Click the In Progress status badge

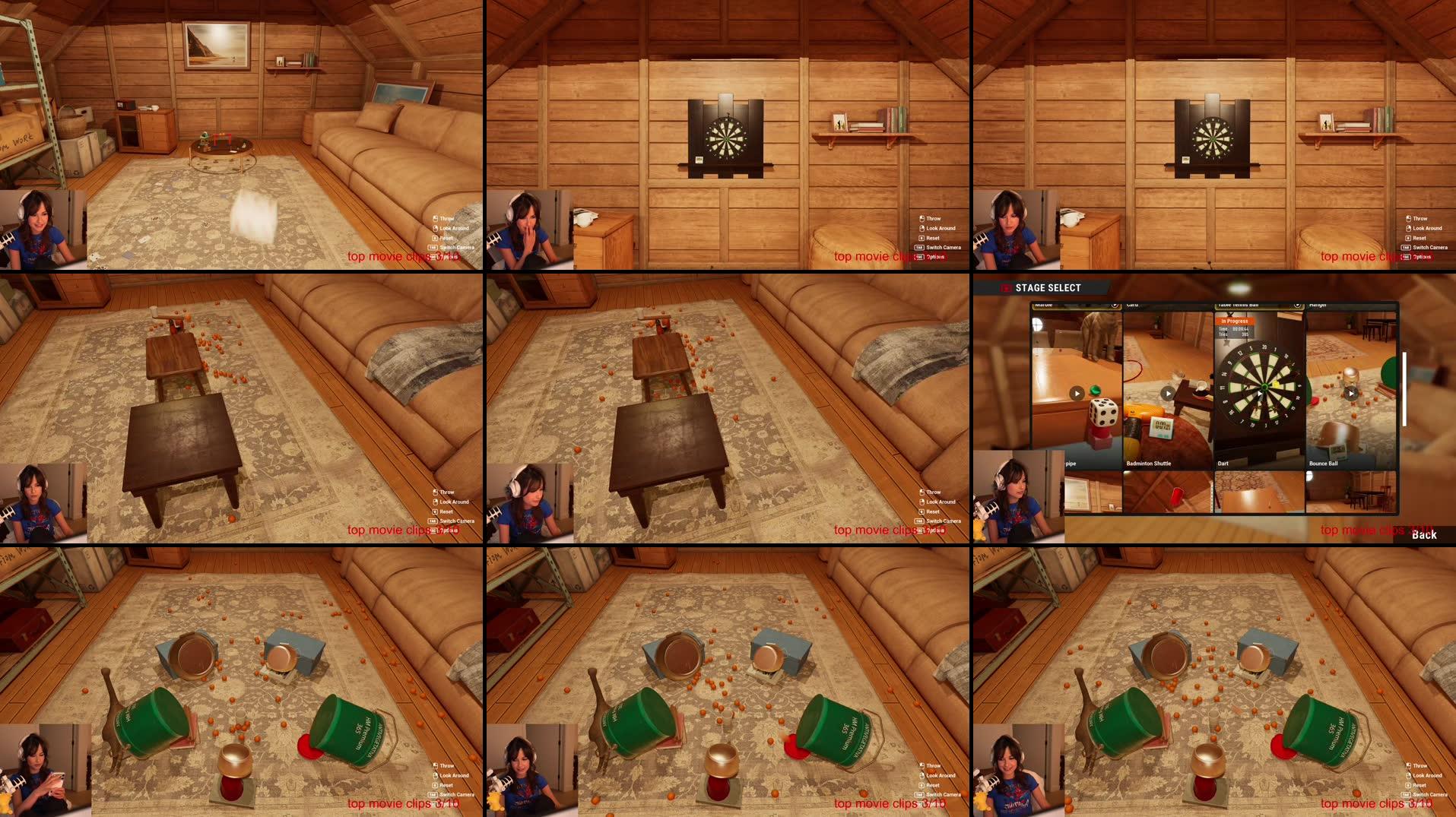click(x=1234, y=321)
